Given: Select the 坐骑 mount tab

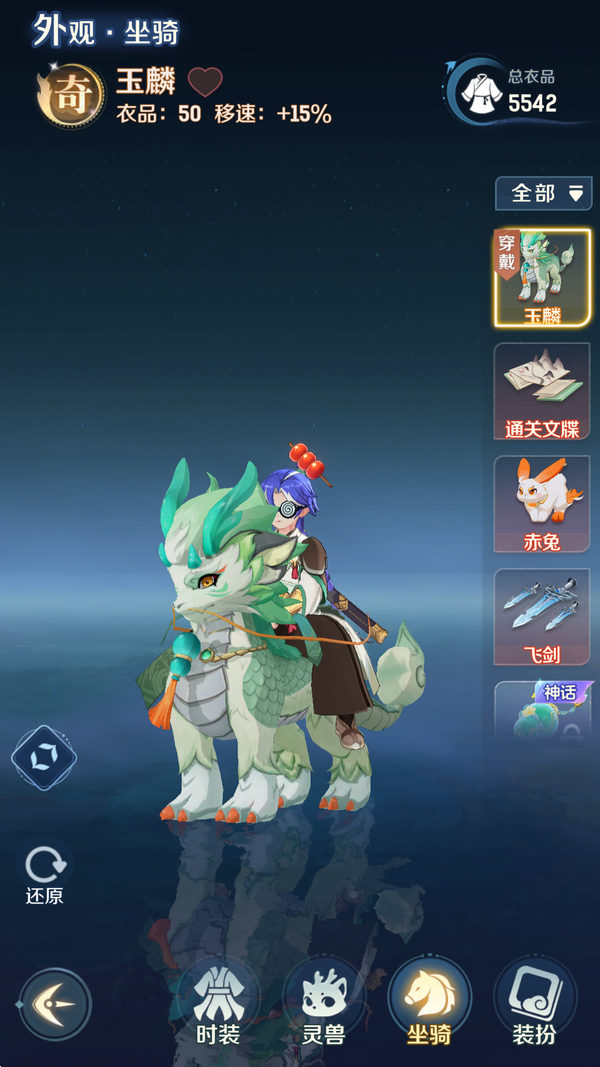Looking at the screenshot, I should click(x=429, y=1003).
